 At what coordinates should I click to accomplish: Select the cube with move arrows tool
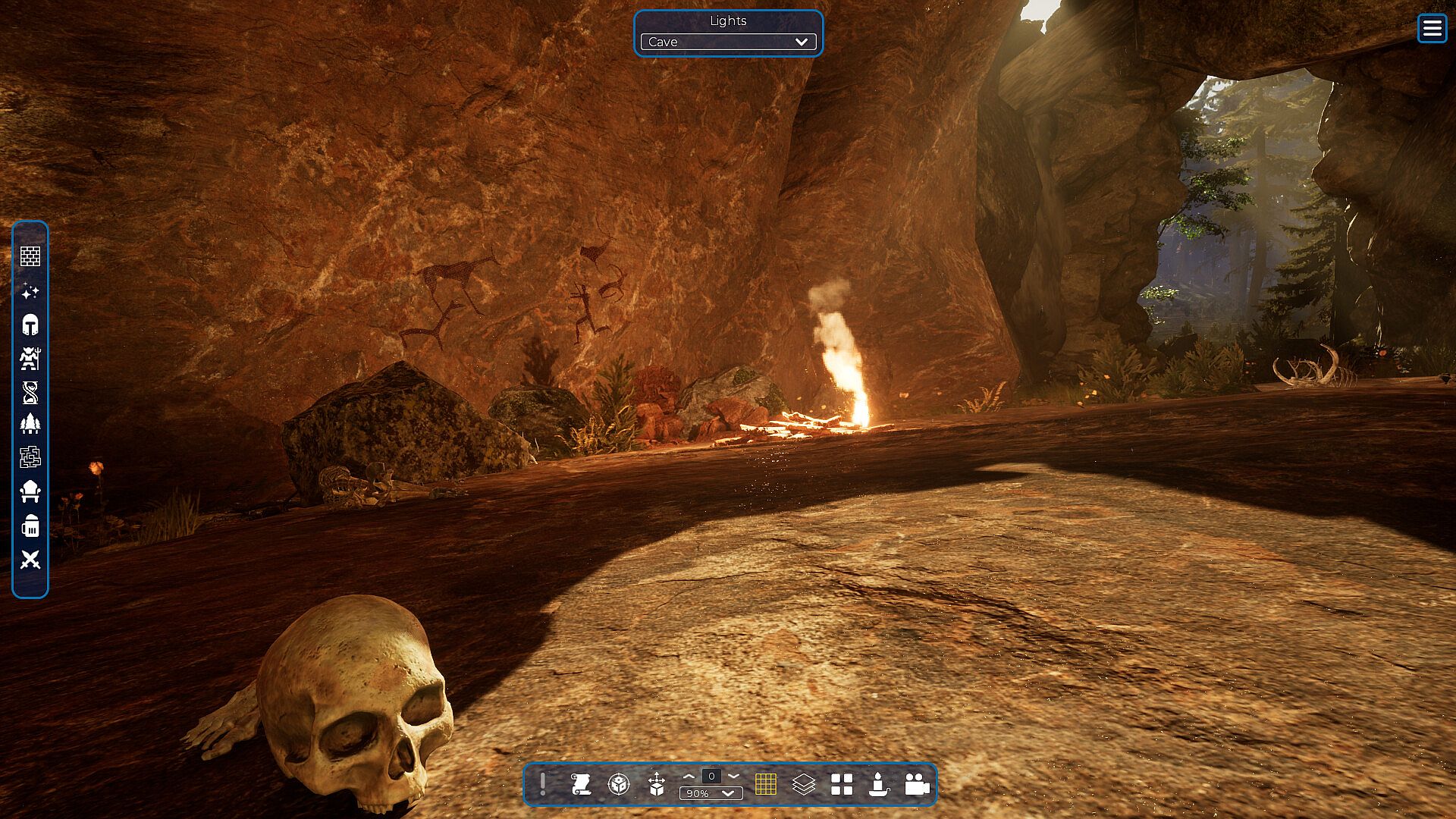(x=657, y=784)
